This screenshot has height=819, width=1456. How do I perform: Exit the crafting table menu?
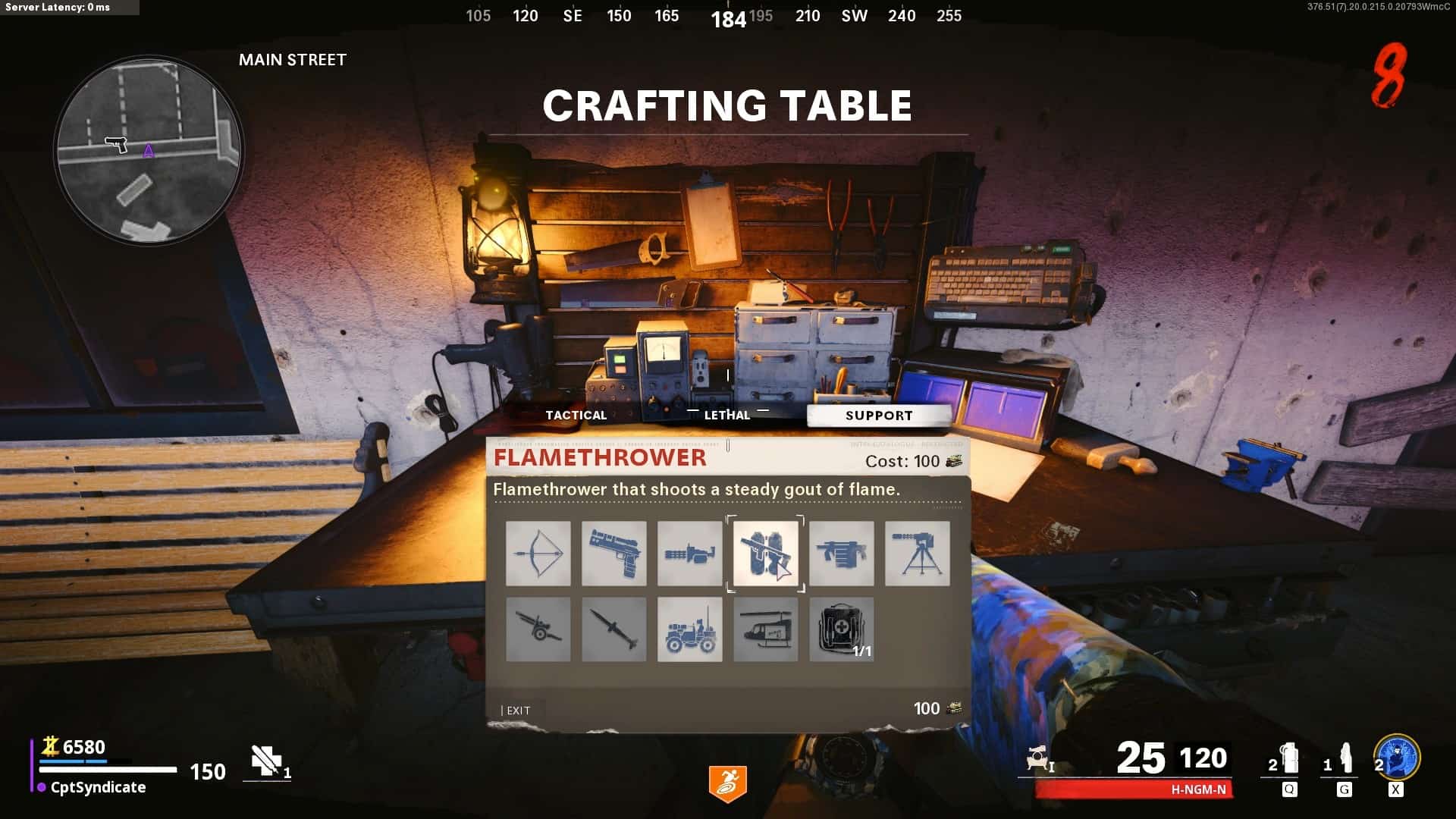518,711
